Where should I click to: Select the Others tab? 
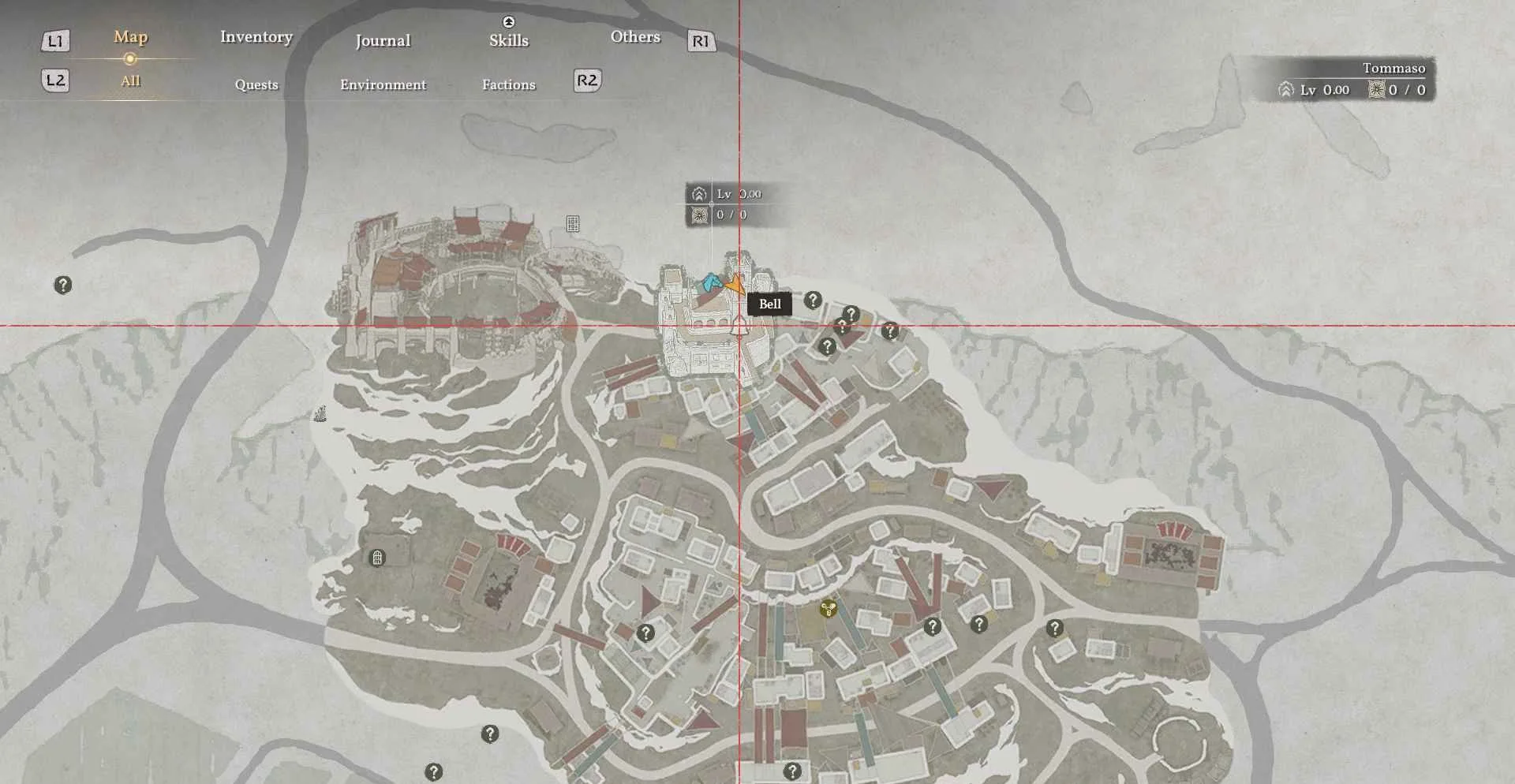click(x=635, y=37)
